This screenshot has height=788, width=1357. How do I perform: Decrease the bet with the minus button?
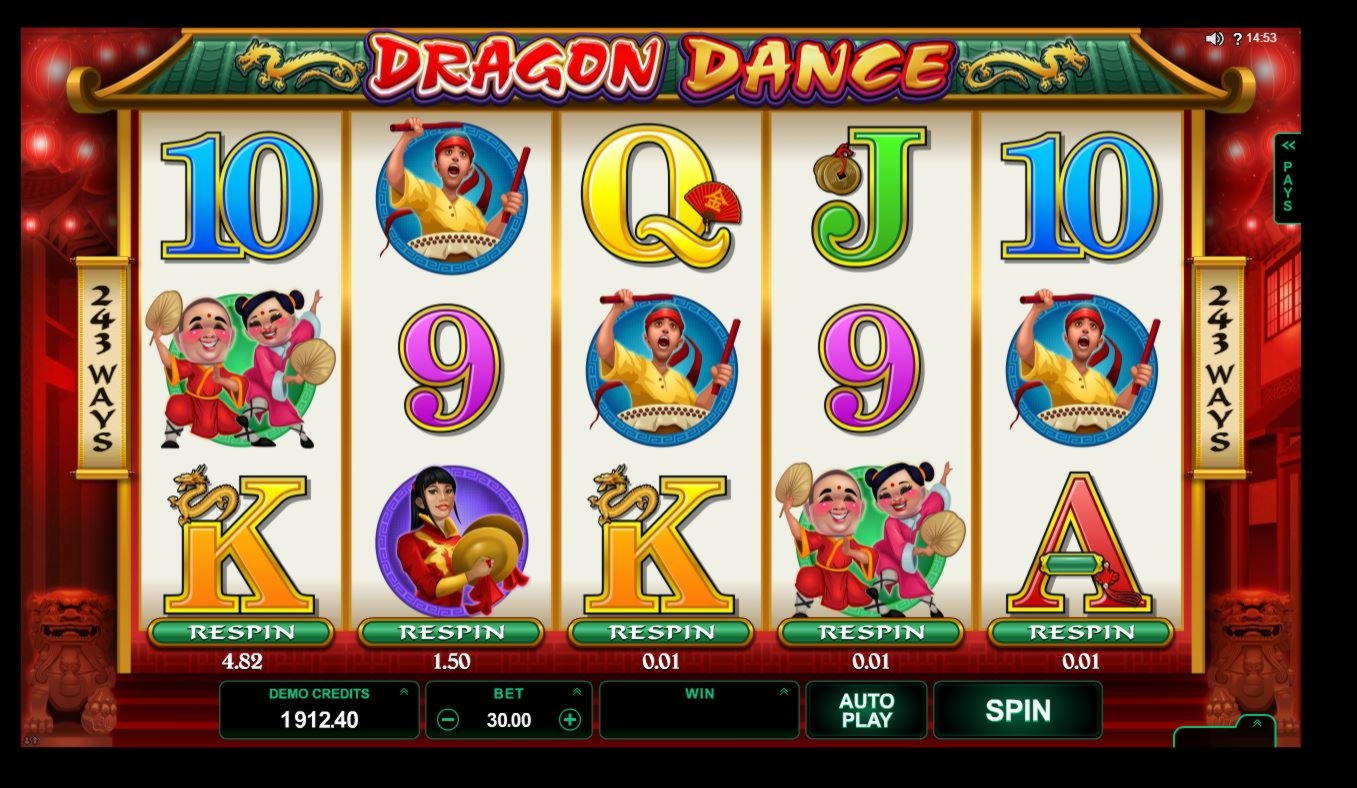[x=448, y=720]
